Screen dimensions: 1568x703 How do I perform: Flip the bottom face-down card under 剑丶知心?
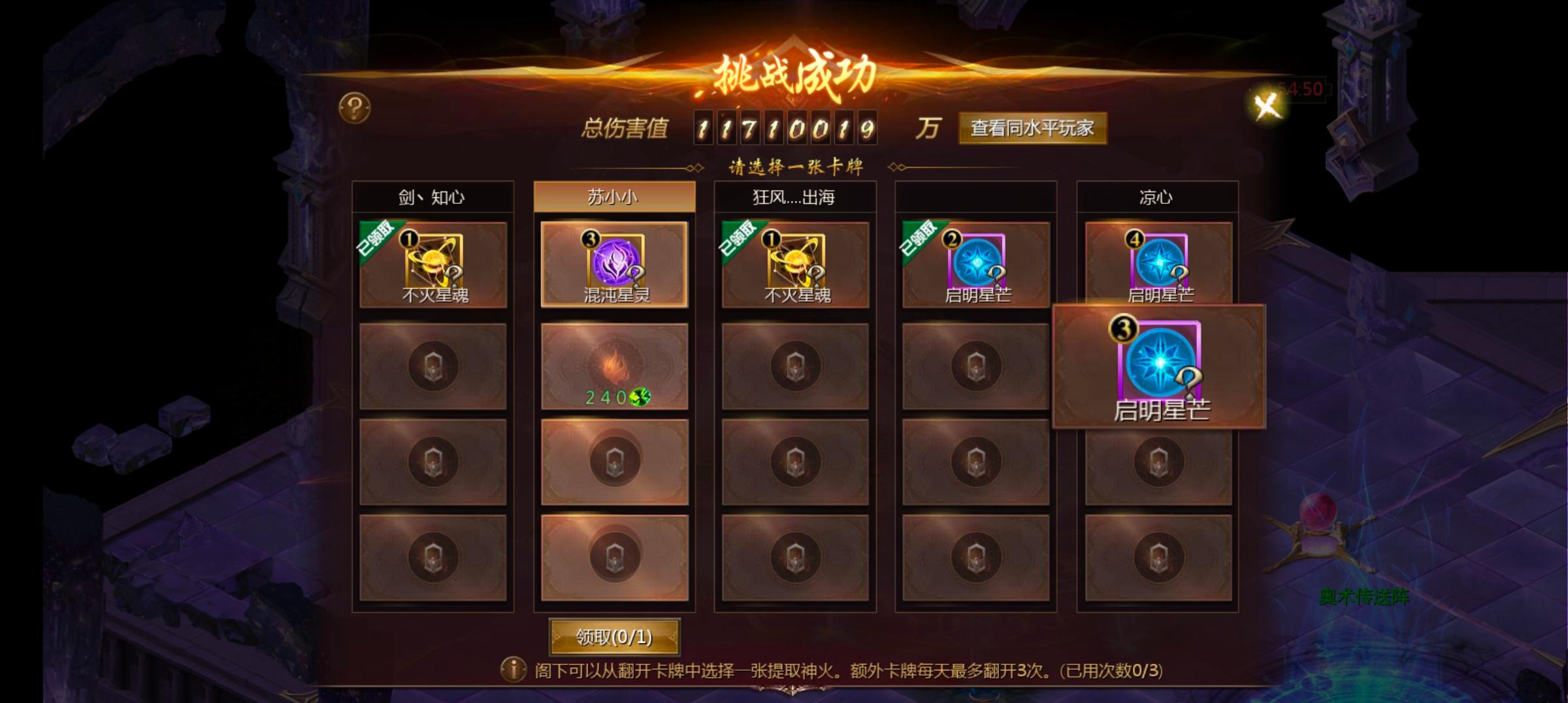(x=433, y=559)
